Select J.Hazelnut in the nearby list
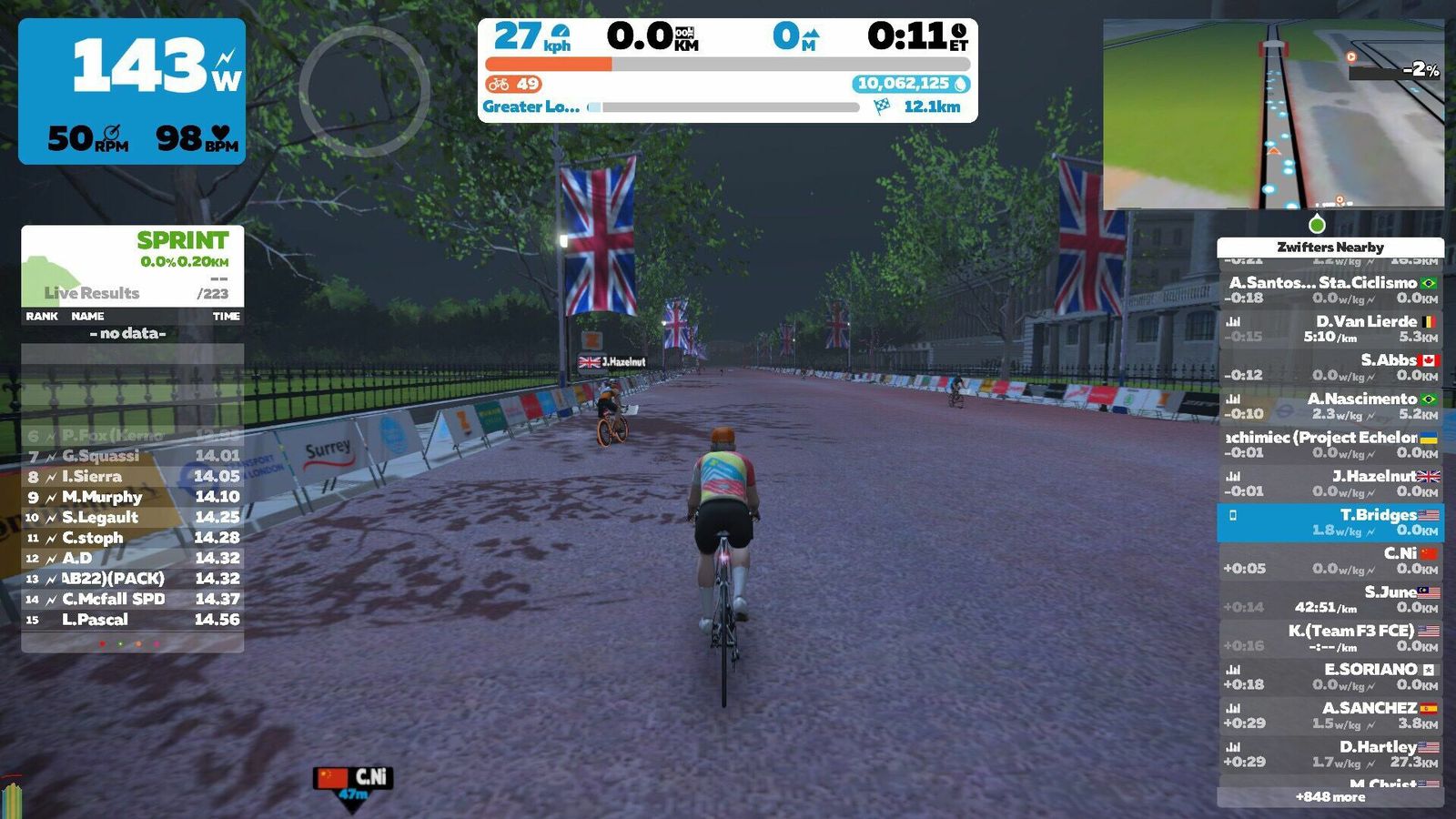 [x=1330, y=483]
